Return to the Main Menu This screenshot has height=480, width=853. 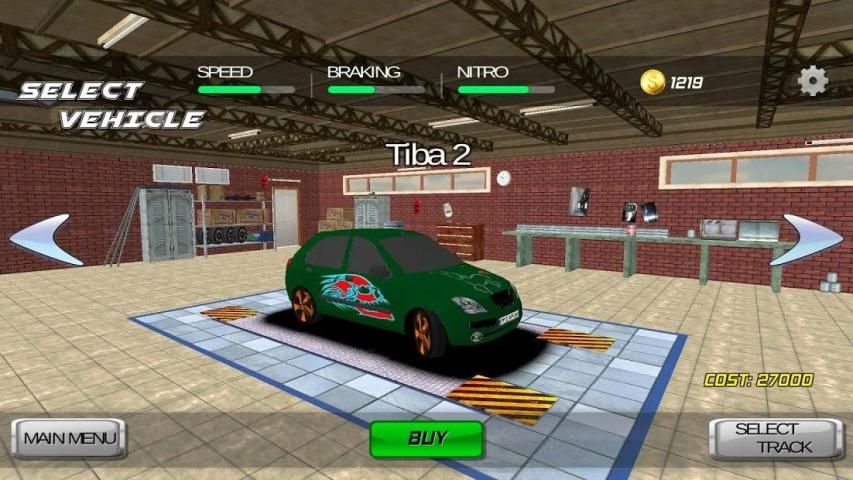(x=69, y=438)
